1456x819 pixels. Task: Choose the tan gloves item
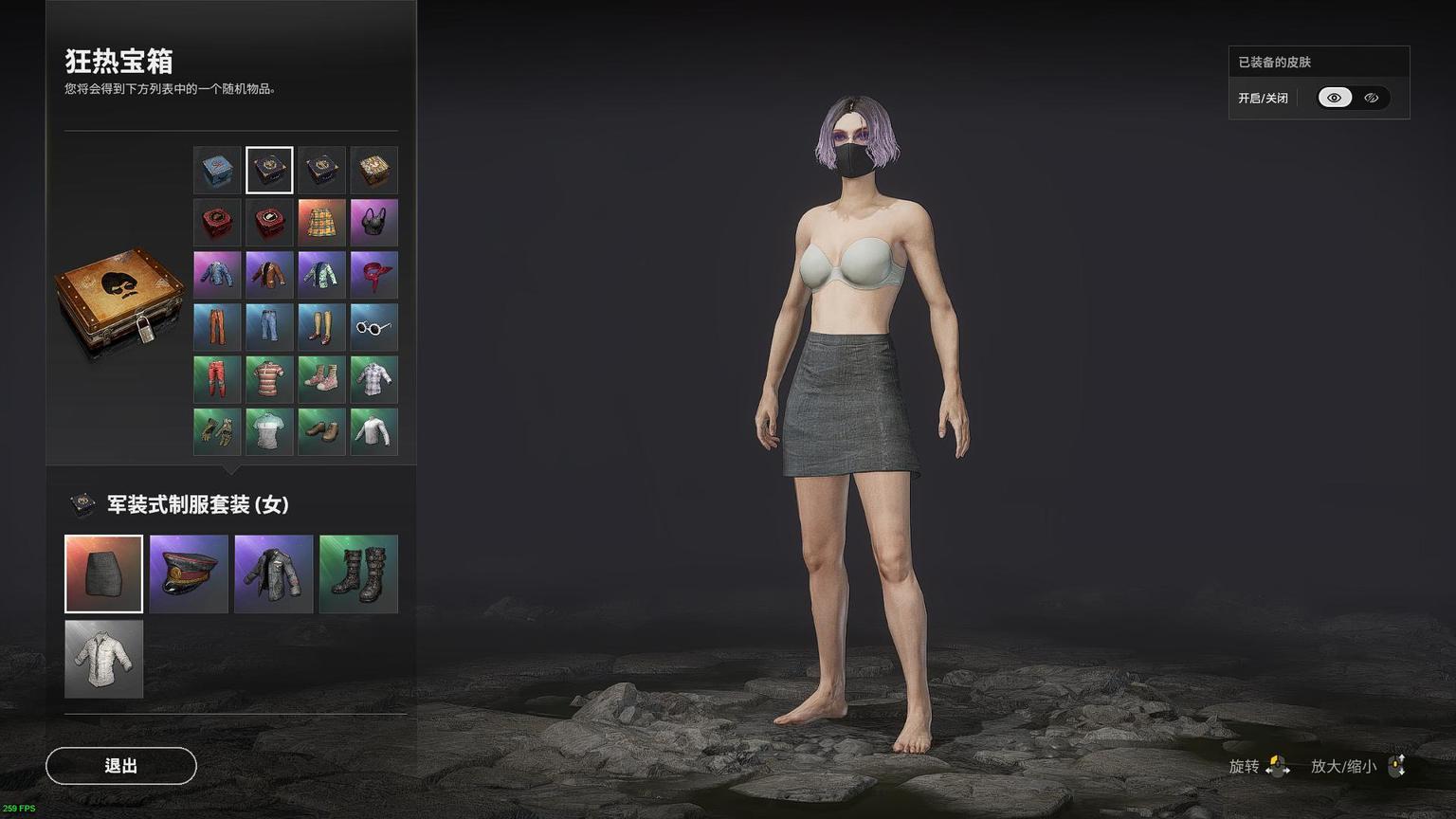[217, 431]
